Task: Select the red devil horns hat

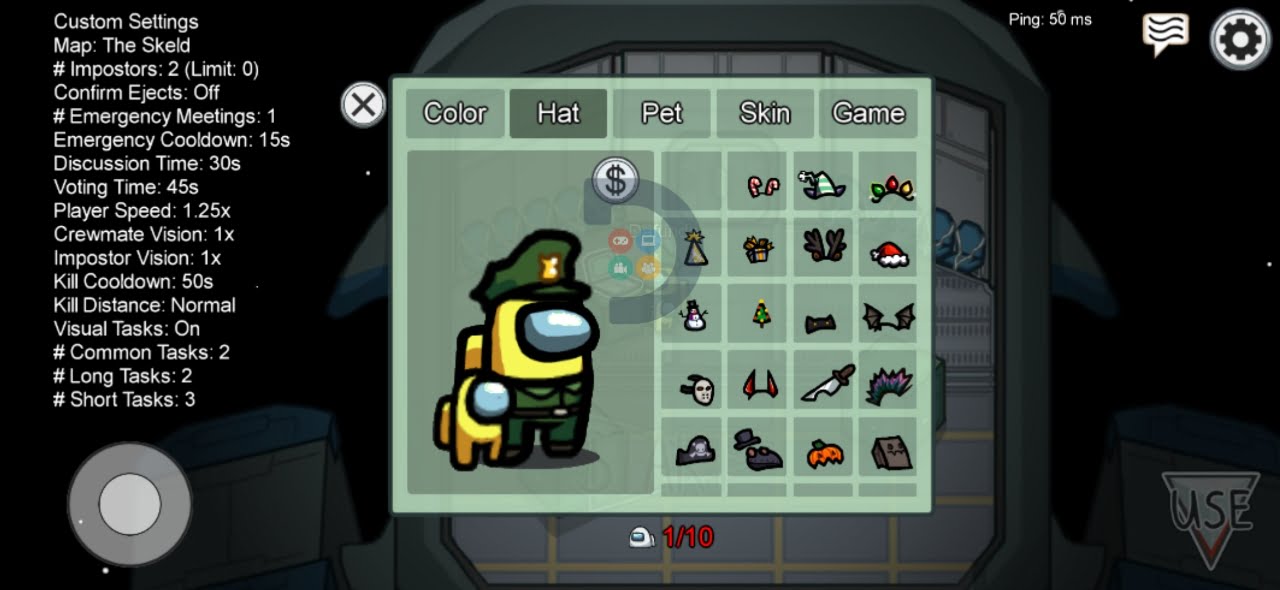Action: (759, 383)
